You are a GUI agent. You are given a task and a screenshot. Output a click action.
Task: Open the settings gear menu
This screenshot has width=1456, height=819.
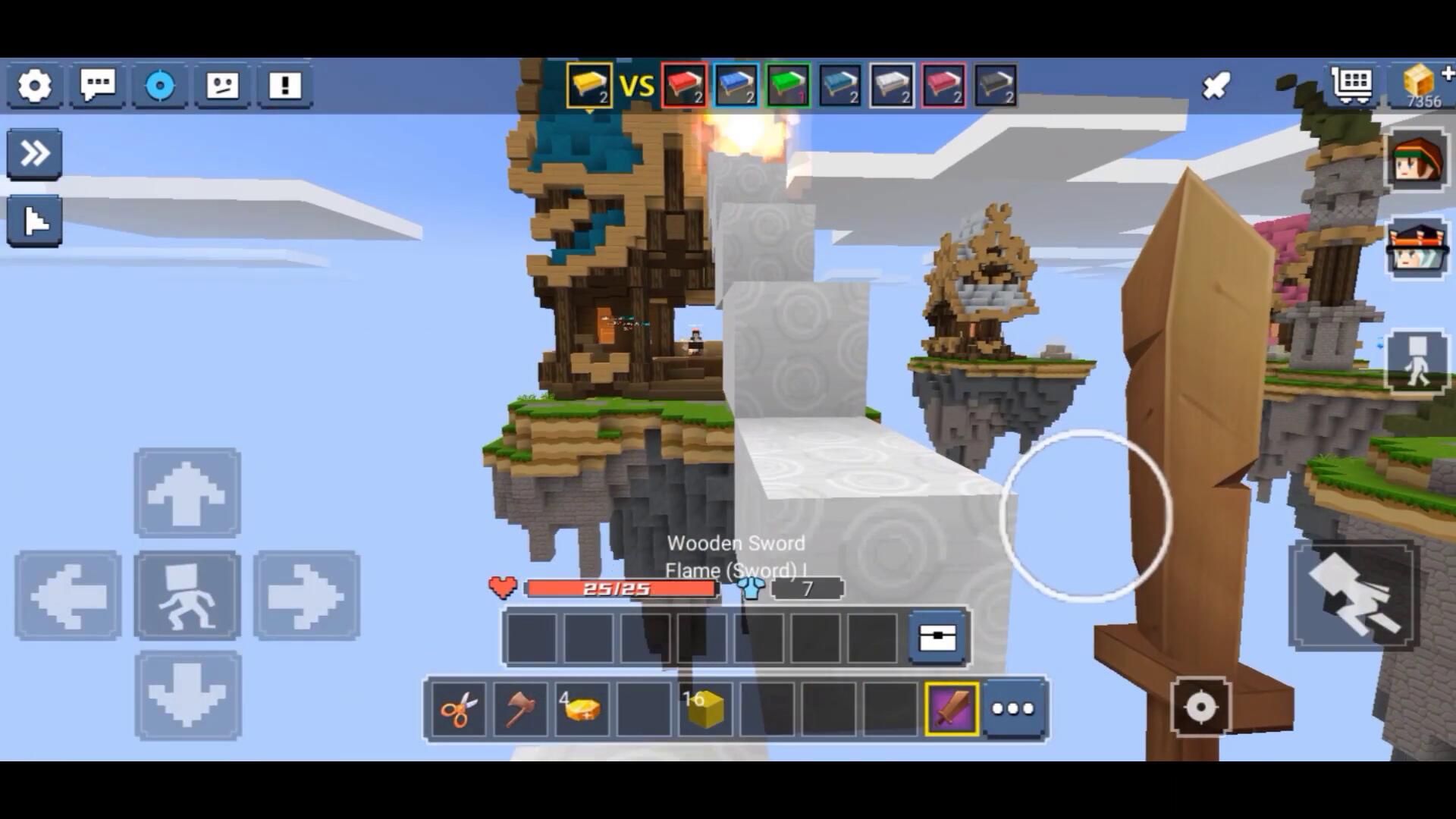pos(35,86)
